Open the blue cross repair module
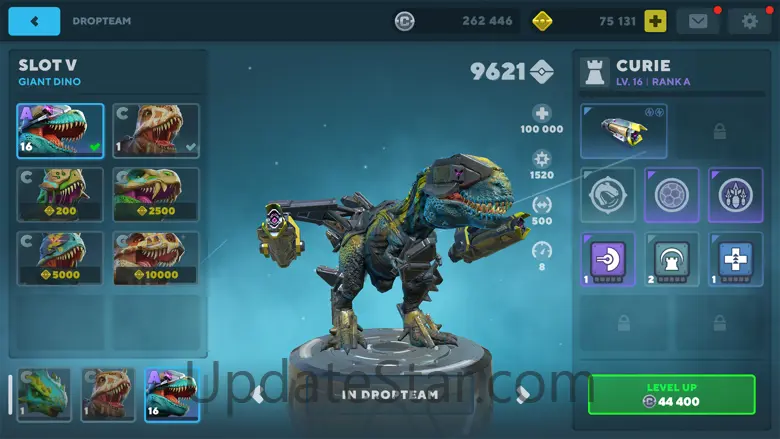 tap(735, 258)
